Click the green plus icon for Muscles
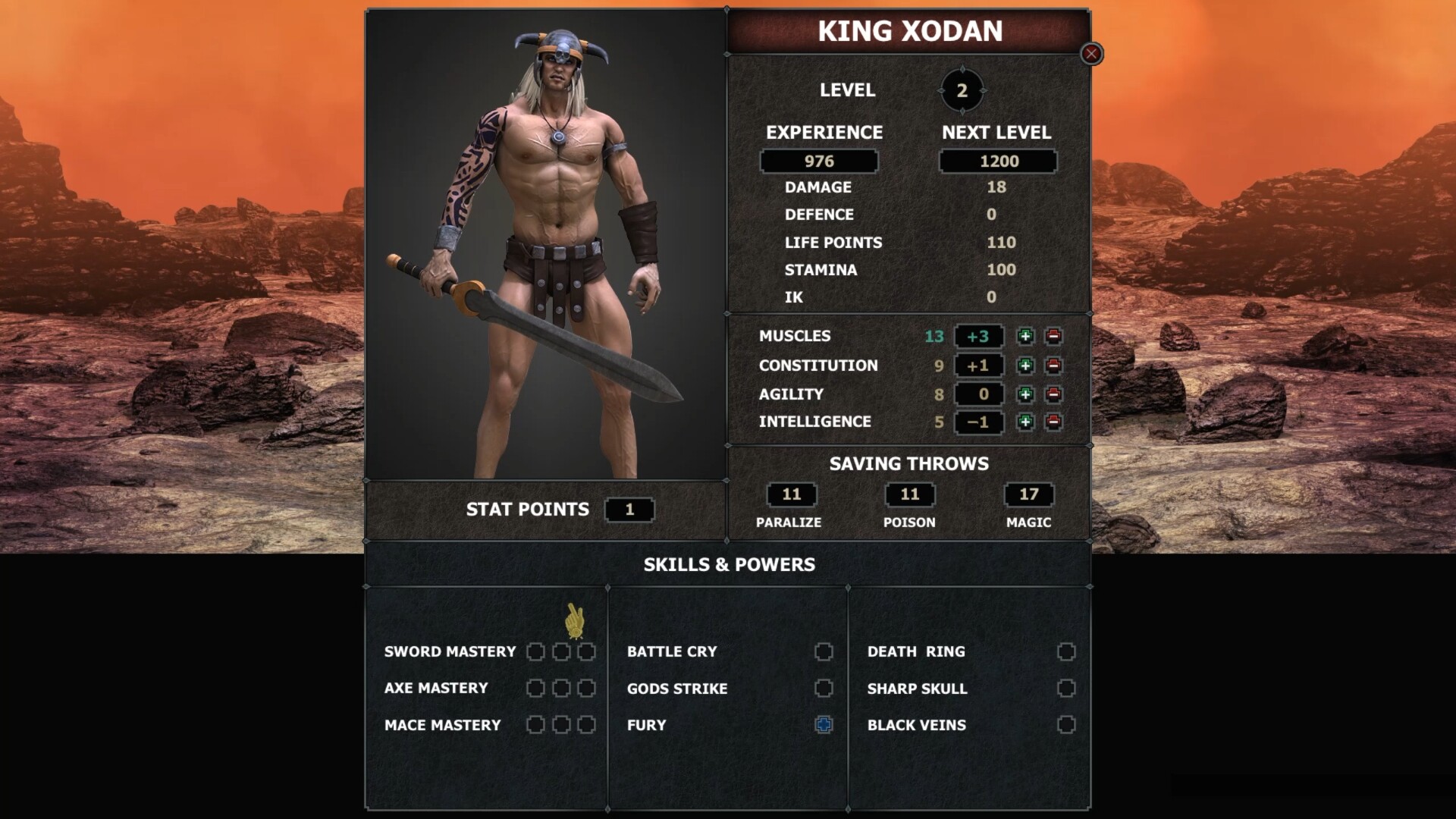Image resolution: width=1456 pixels, height=819 pixels. click(1028, 336)
